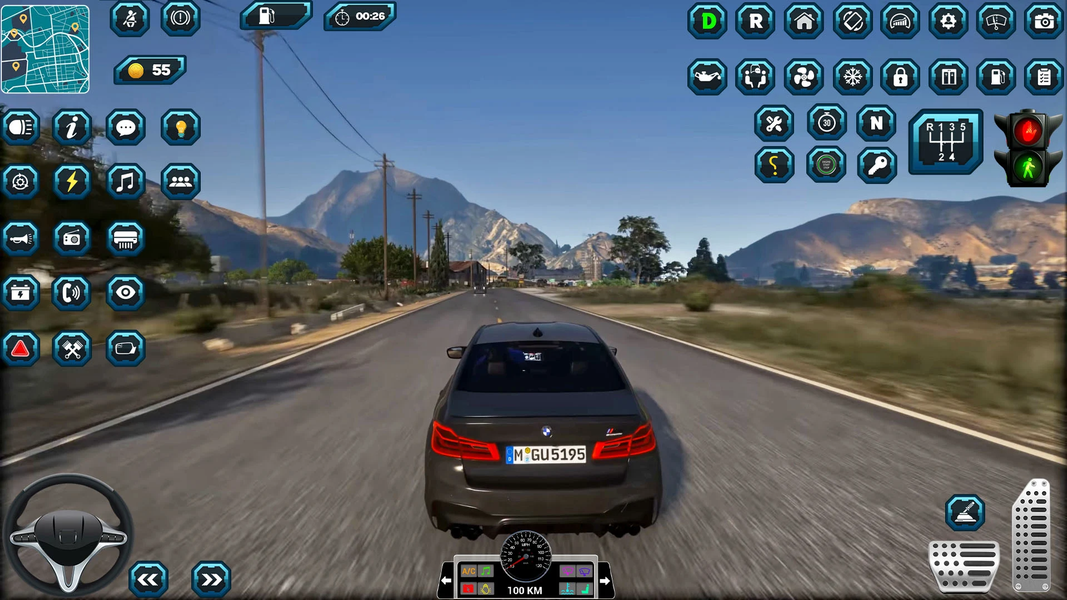
Task: Honk the horn icon
Action: [x=20, y=238]
